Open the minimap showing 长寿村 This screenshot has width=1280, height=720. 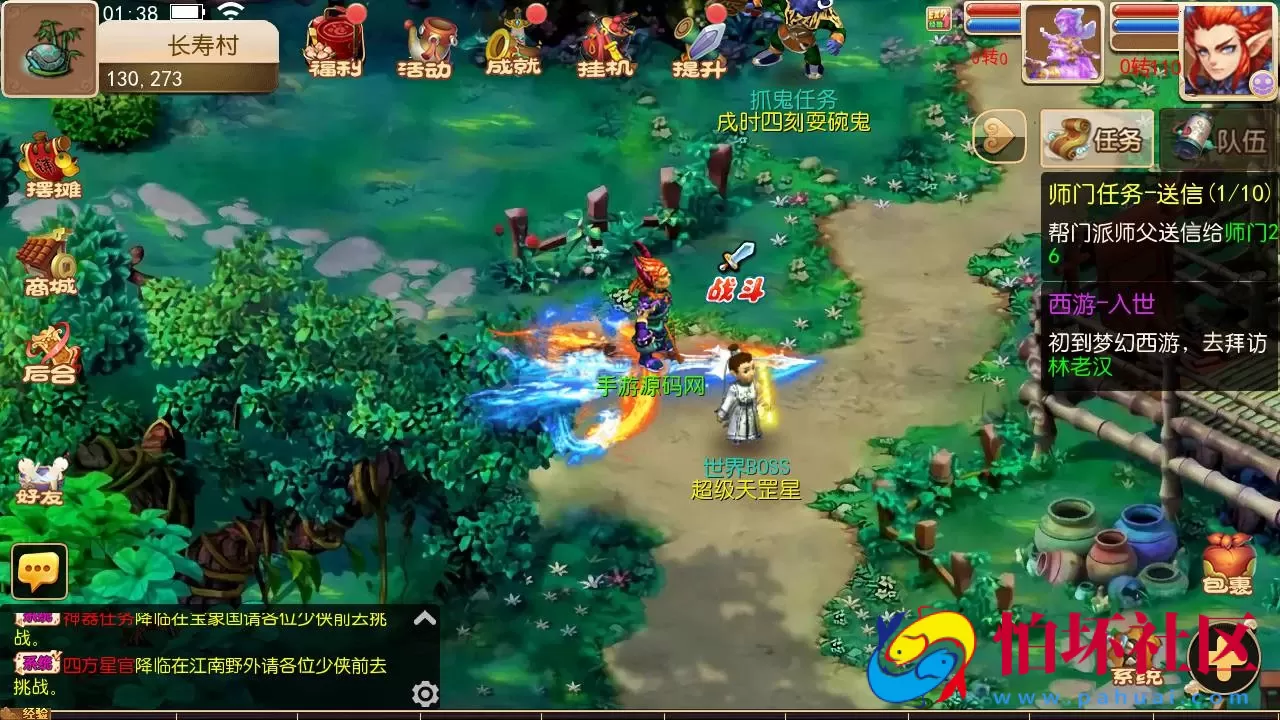click(48, 48)
